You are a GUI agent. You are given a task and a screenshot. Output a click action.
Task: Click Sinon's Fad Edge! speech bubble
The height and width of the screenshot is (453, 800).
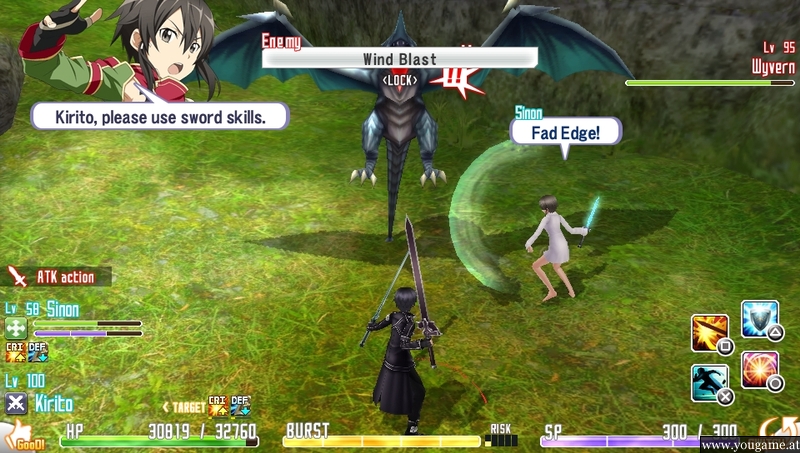(565, 131)
